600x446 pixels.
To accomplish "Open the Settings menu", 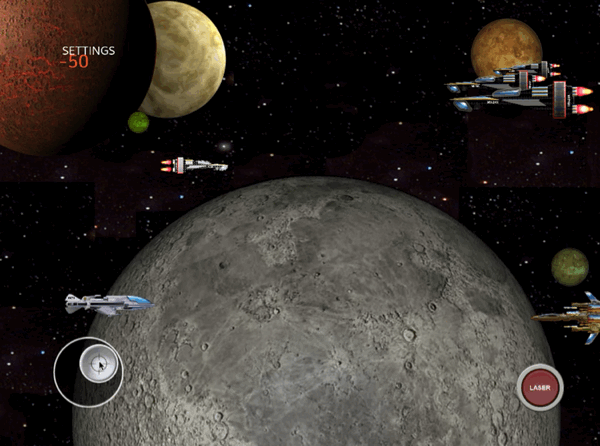I will click(x=88, y=50).
